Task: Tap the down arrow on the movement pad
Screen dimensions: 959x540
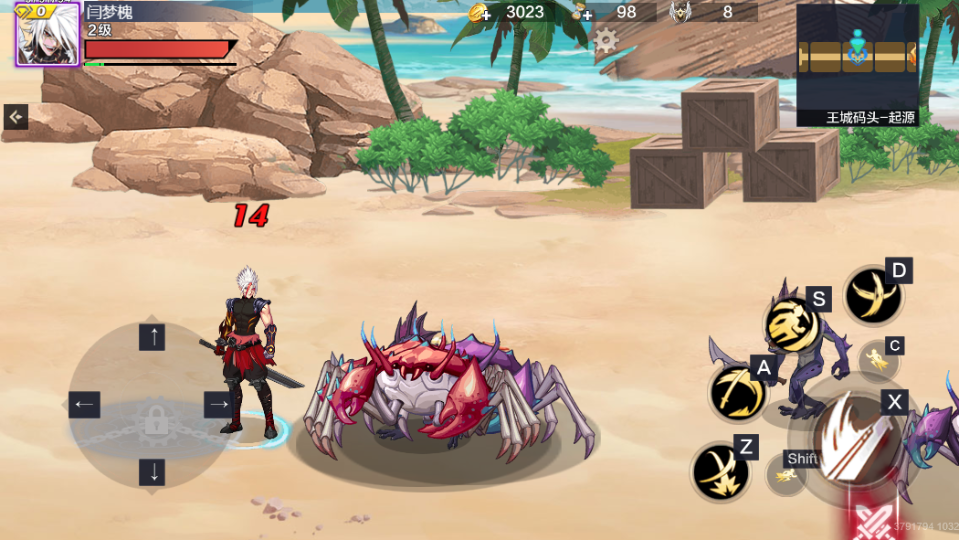Action: click(x=152, y=471)
